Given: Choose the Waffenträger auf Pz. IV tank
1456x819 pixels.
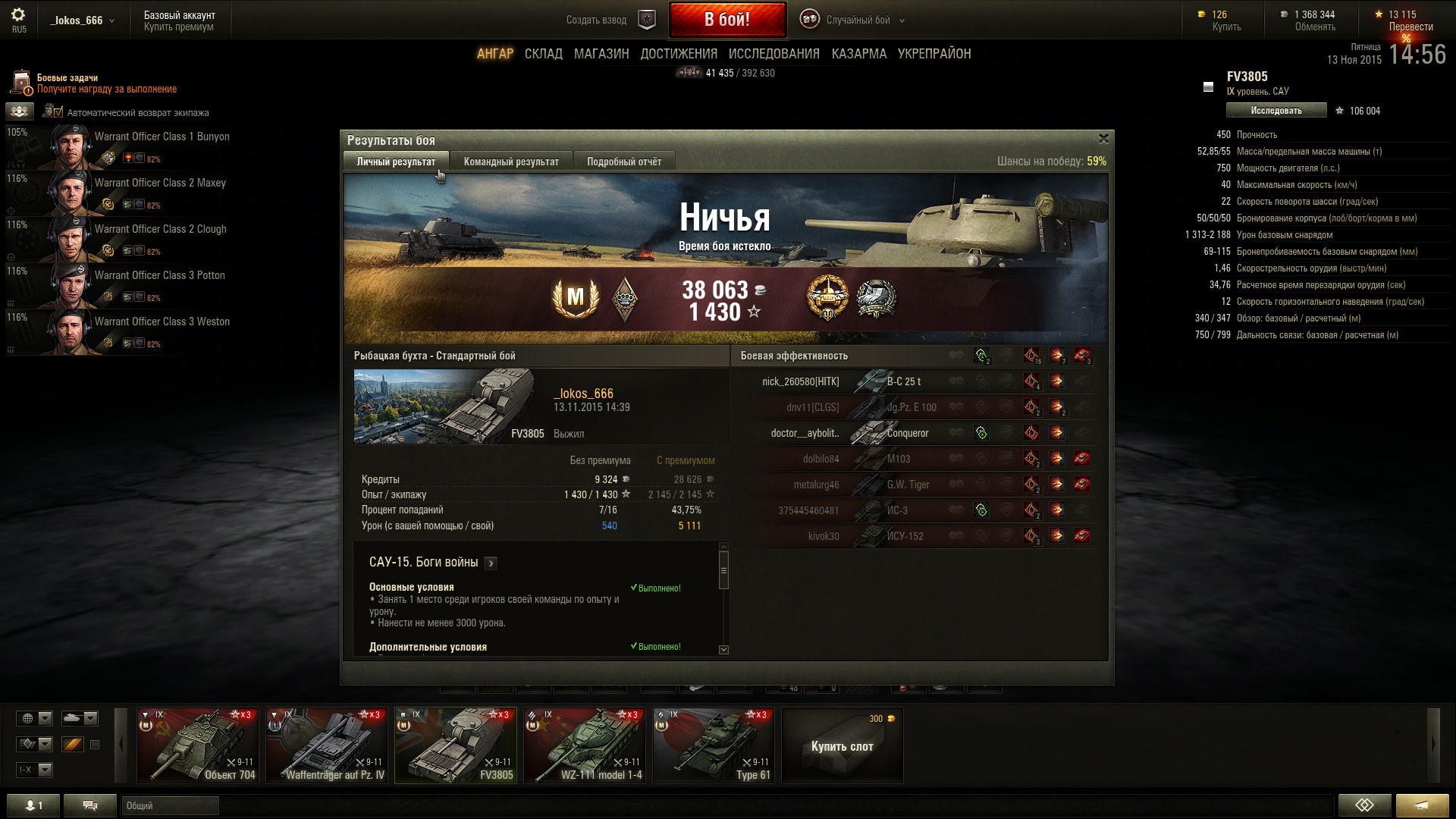Looking at the screenshot, I should click(x=327, y=745).
